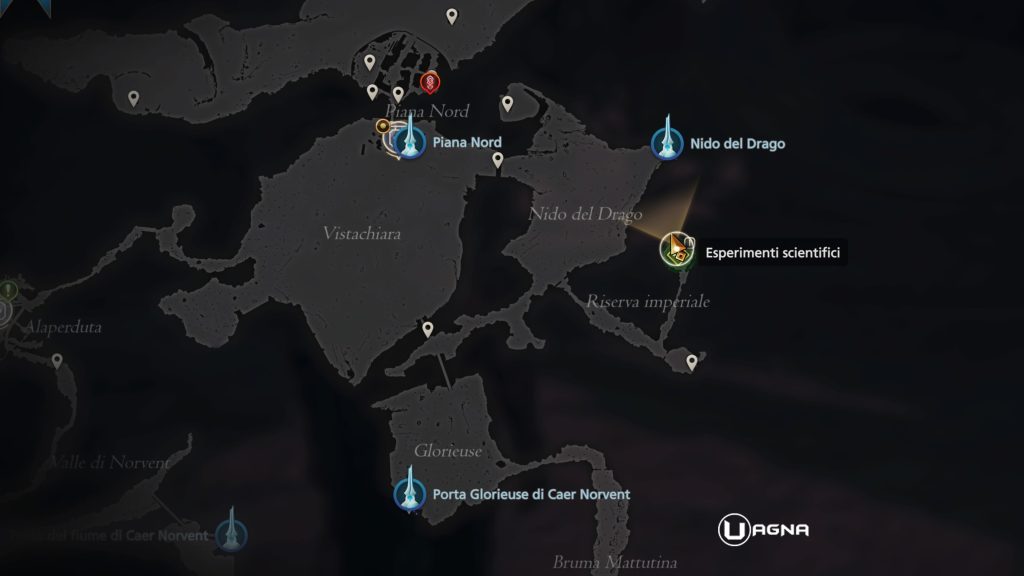Select the pin marker under the Alaperduta label
This screenshot has height=576, width=1024.
coord(57,361)
